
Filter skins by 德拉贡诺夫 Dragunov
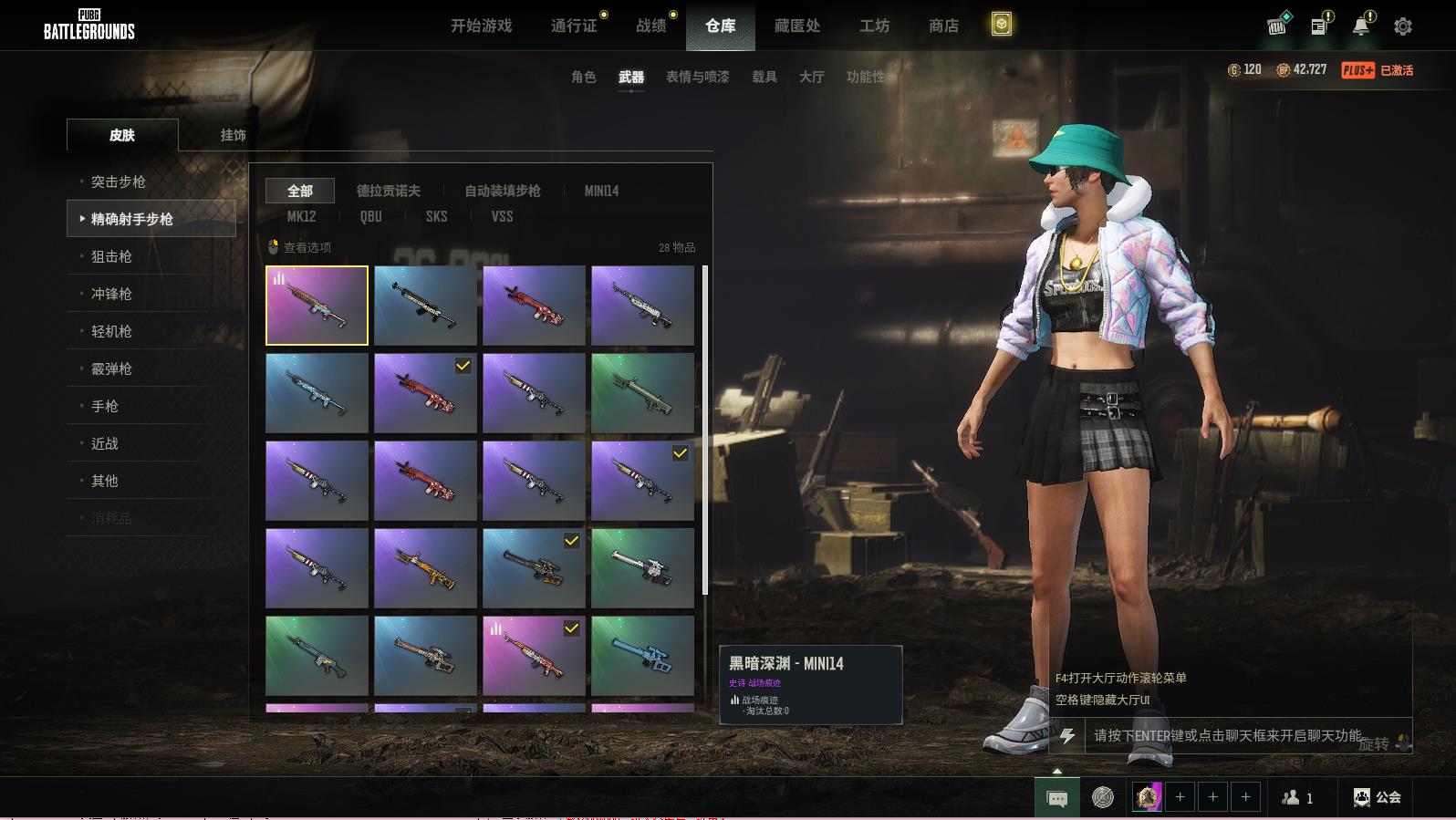coord(388,191)
